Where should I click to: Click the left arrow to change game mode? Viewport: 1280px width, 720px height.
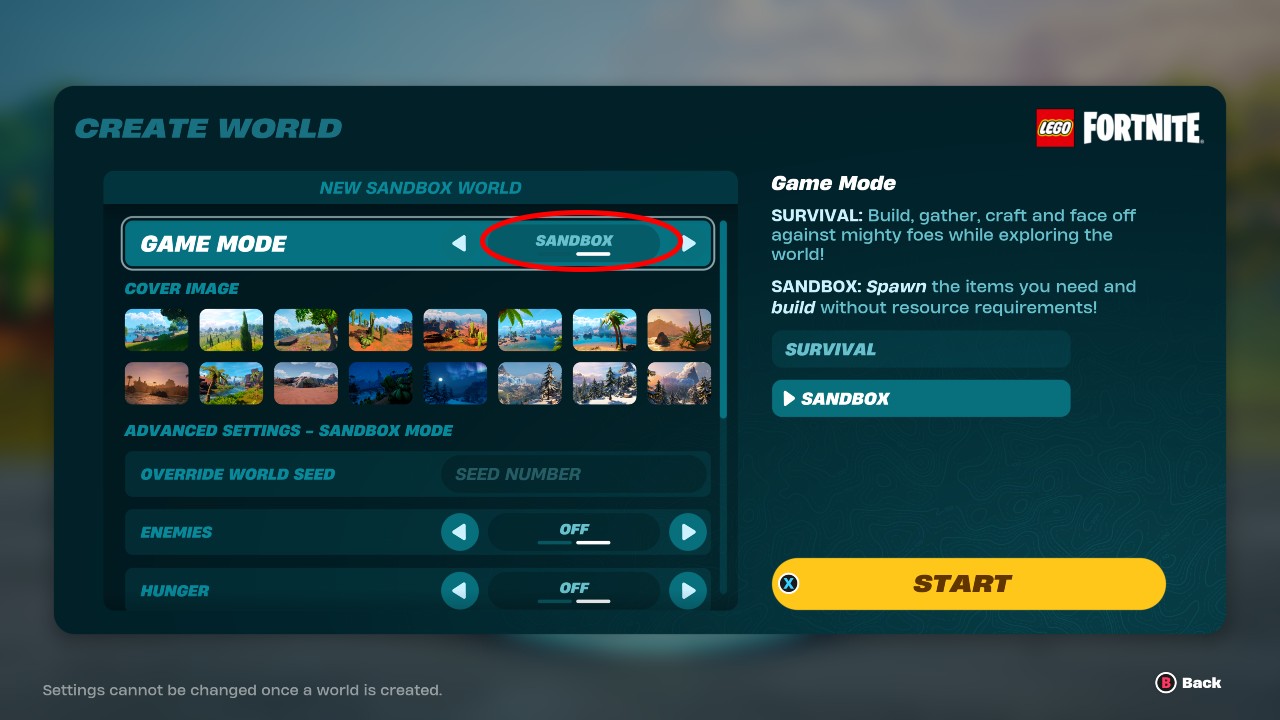tap(459, 242)
